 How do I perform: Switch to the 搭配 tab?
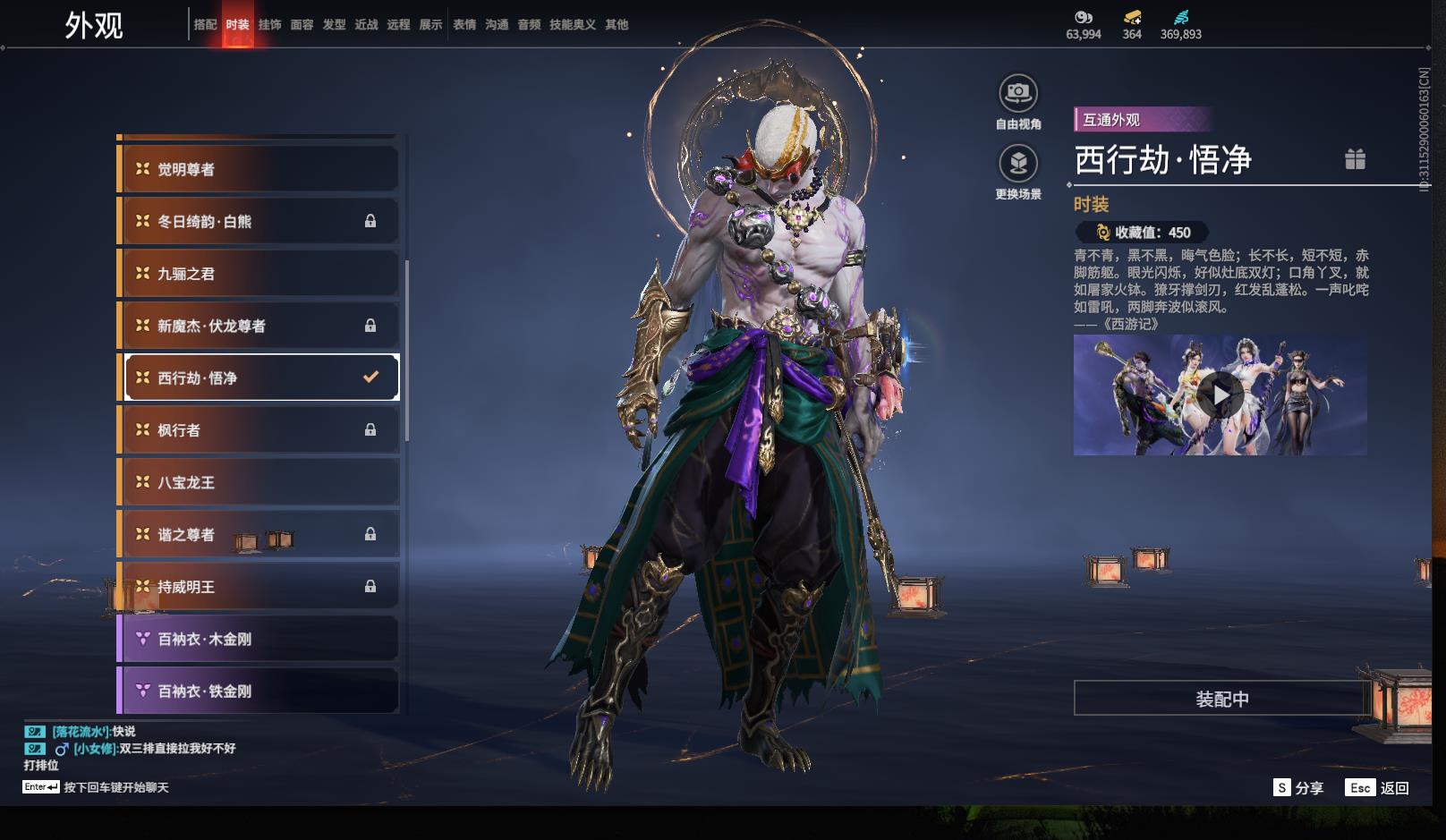205,25
